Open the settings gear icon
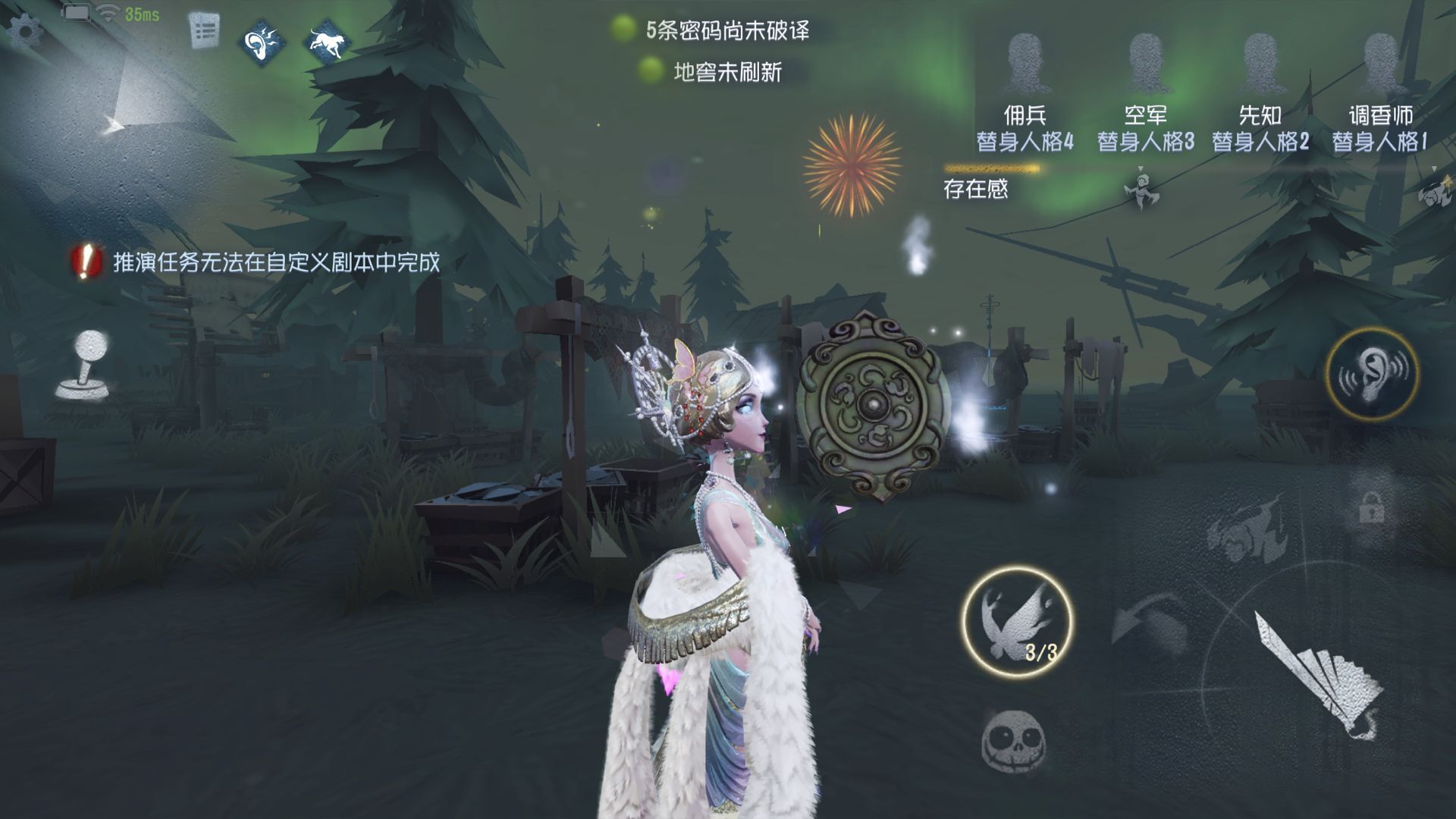Image resolution: width=1456 pixels, height=819 pixels. click(x=24, y=32)
